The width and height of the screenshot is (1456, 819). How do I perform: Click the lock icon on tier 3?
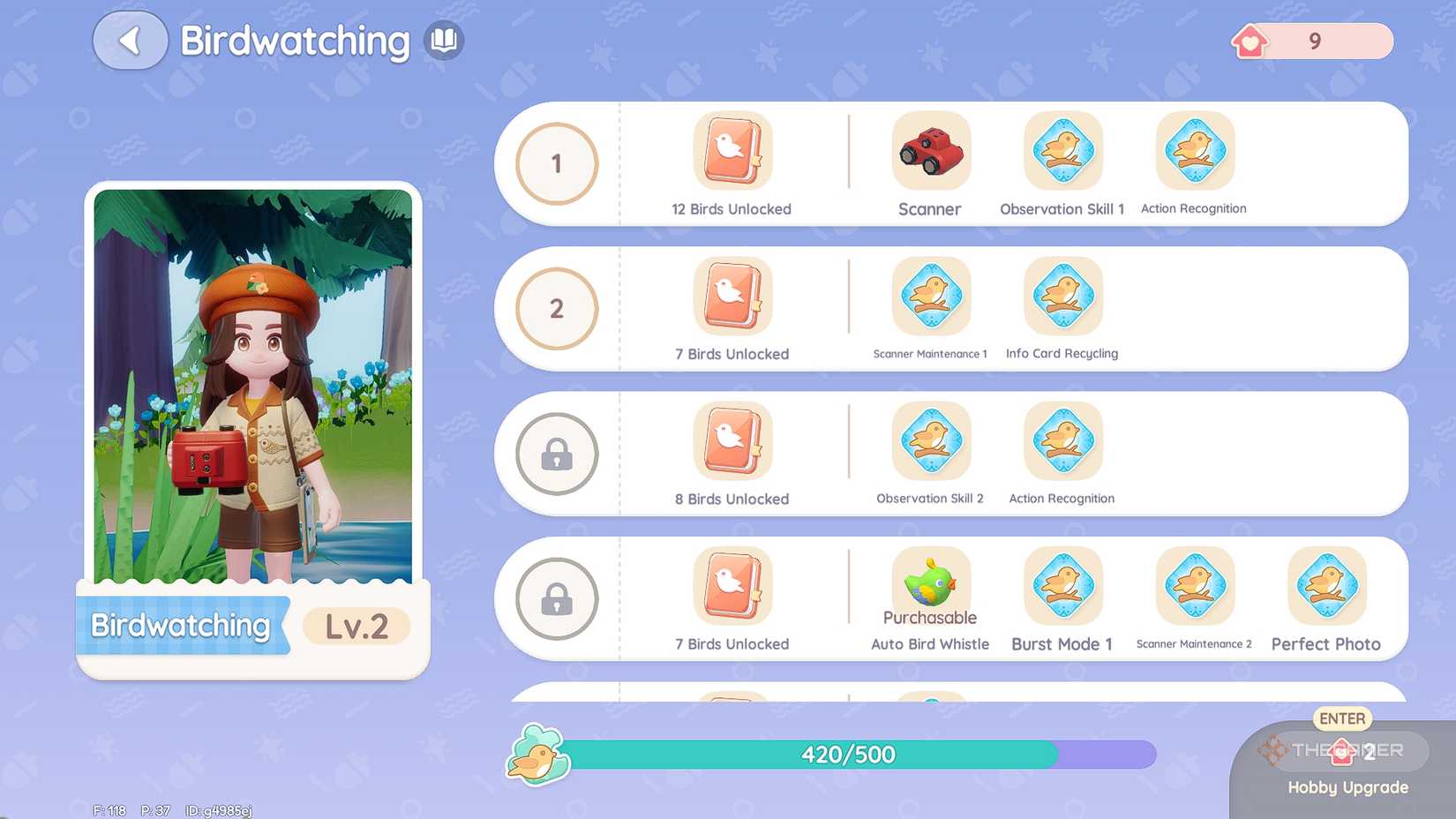point(554,455)
